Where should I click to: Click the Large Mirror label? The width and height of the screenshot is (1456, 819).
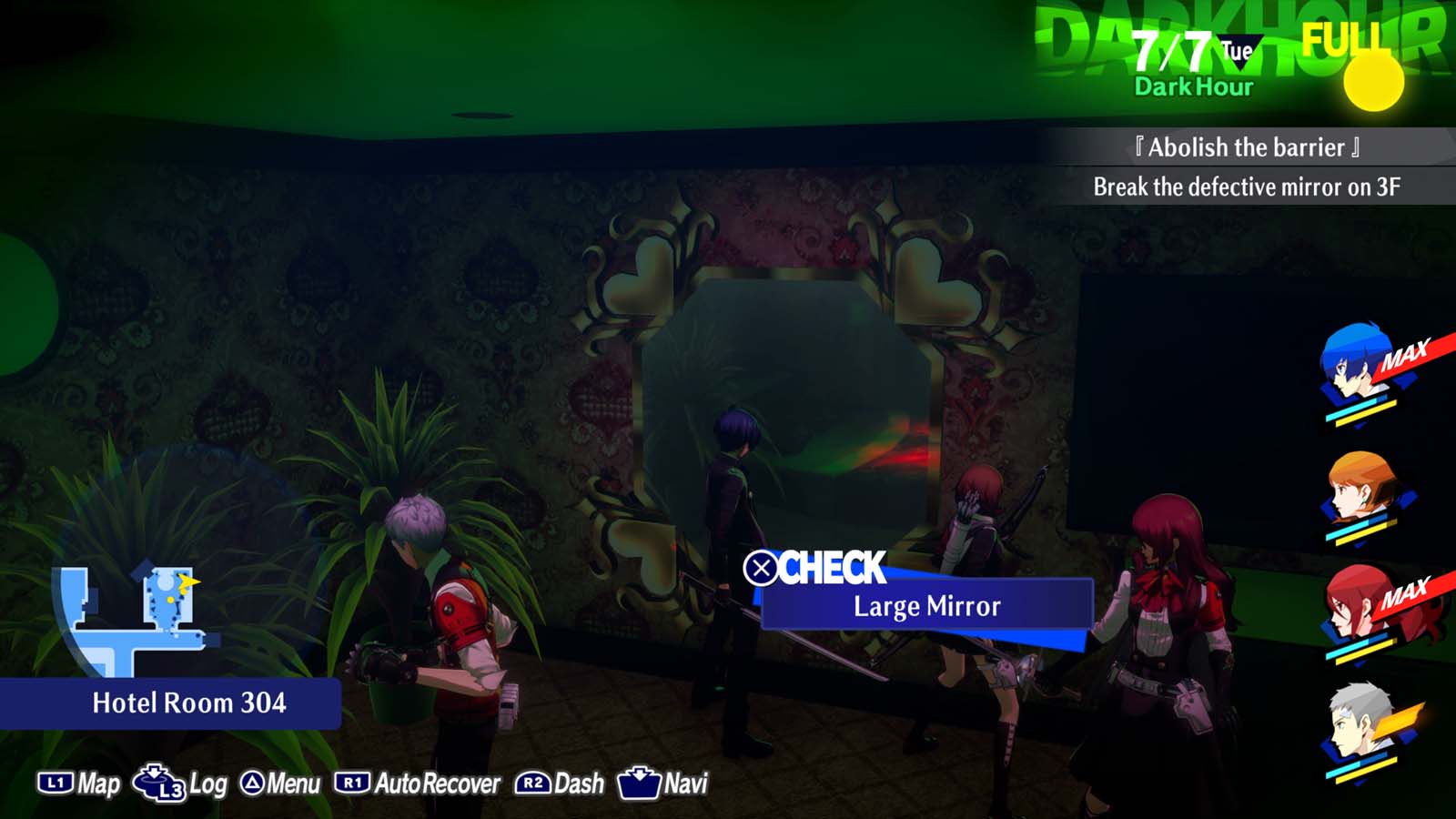[925, 604]
